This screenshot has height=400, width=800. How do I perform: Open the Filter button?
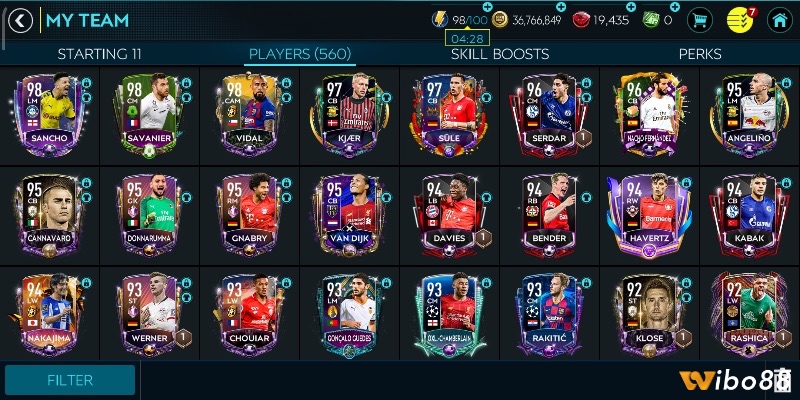(70, 380)
